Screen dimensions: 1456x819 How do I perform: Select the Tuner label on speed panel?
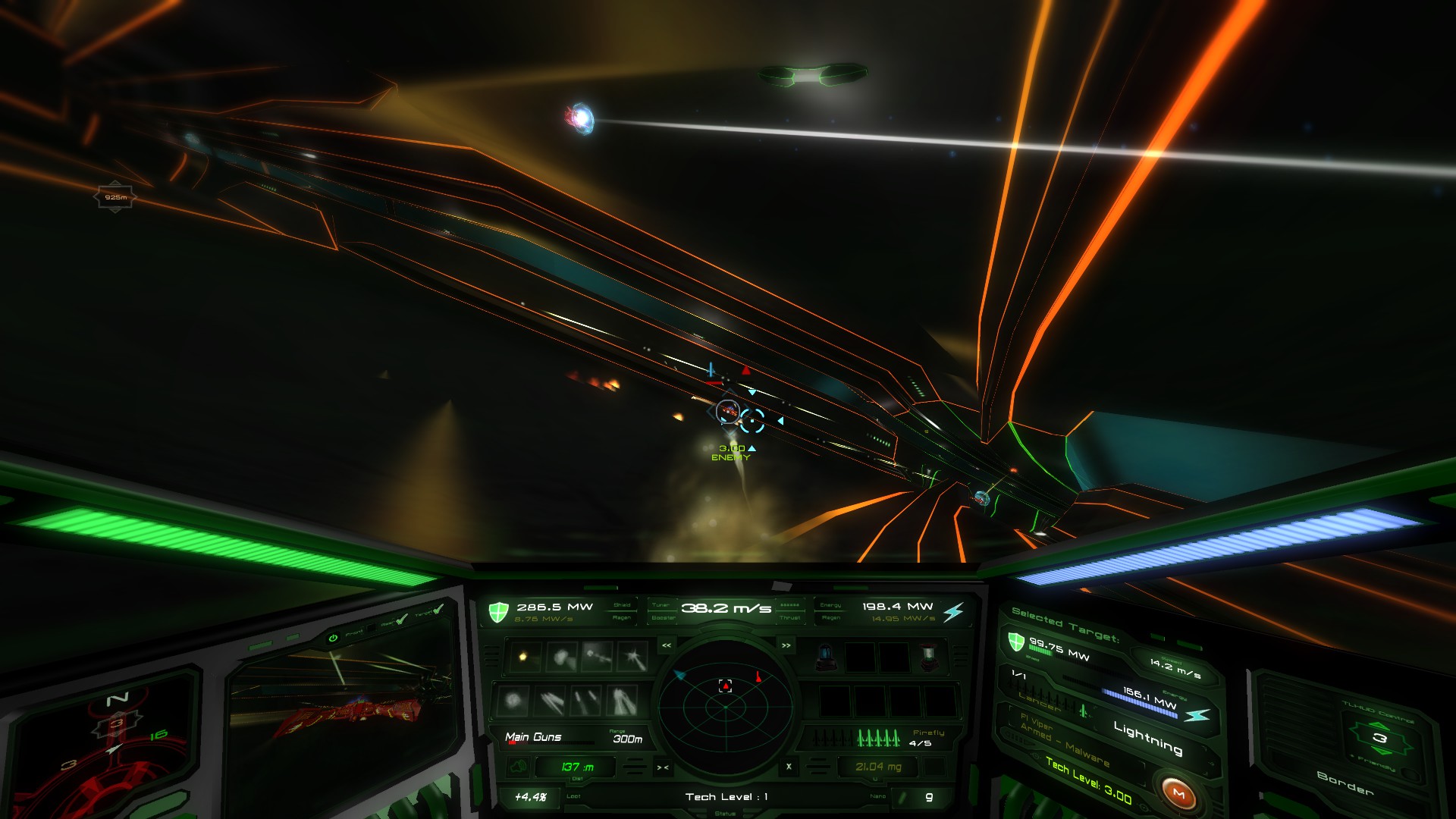[661, 605]
